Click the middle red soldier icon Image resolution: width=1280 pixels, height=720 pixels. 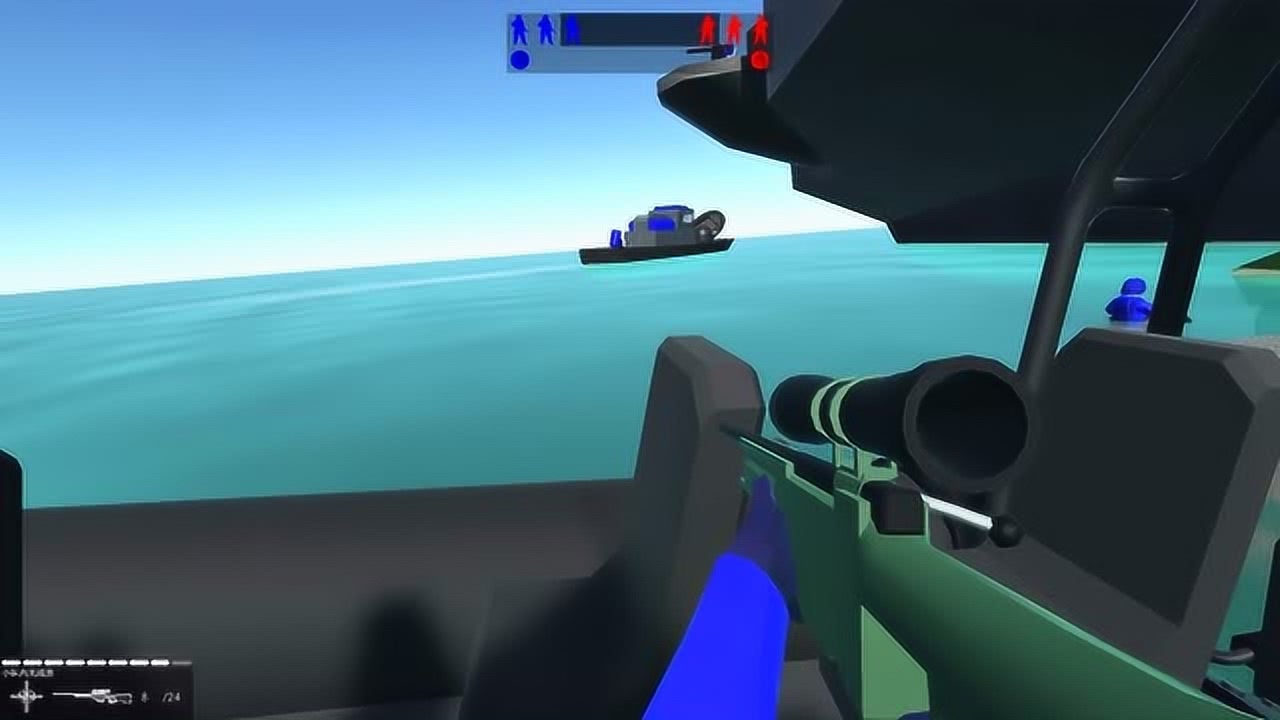coord(735,27)
